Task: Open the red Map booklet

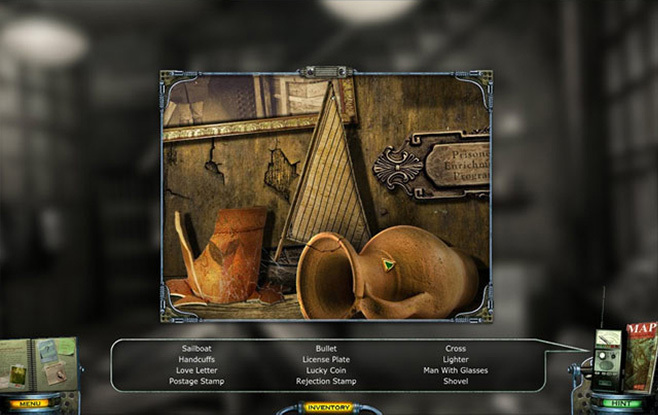Action: [641, 352]
